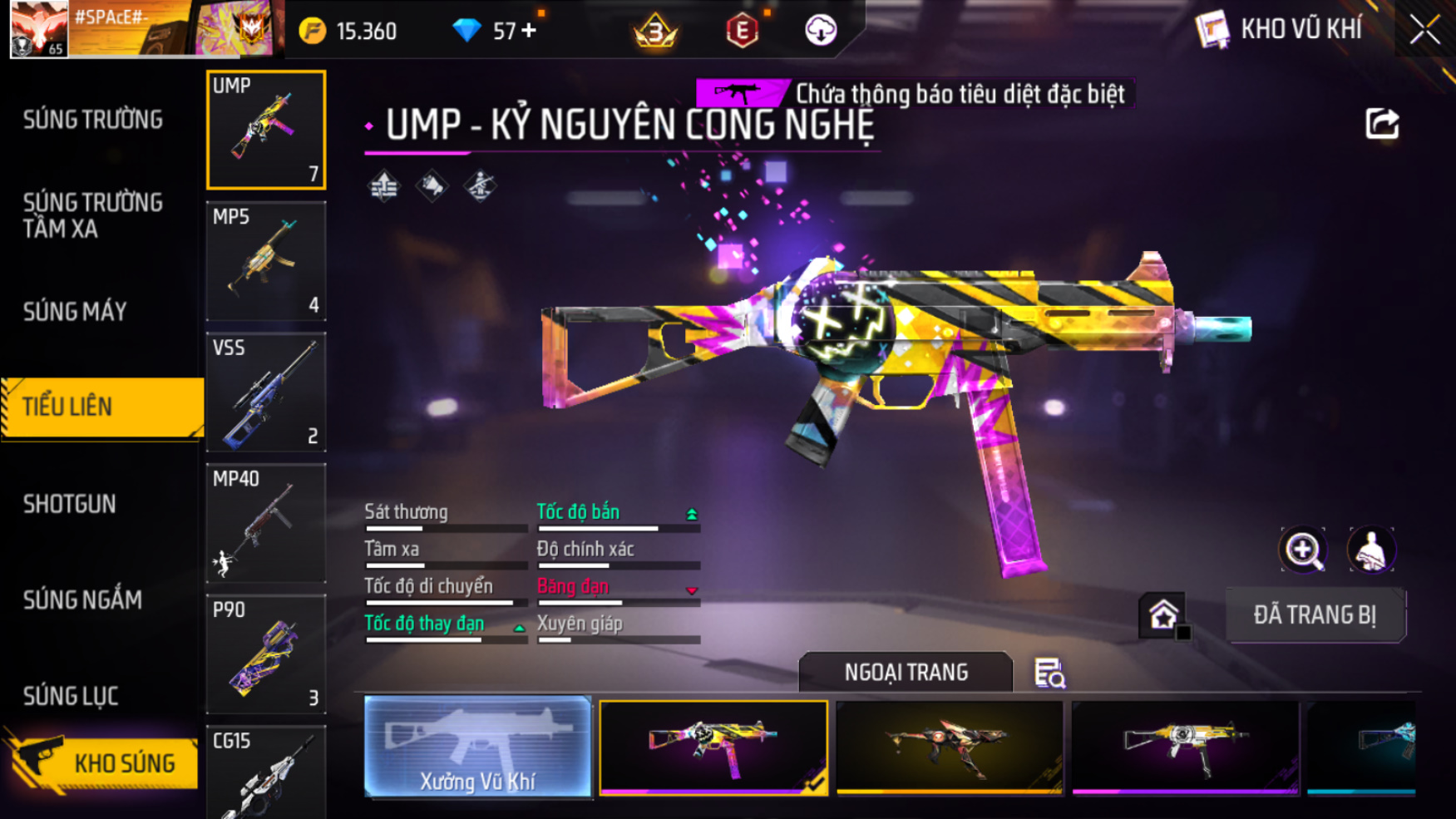Select the MP5 weapon tile
The image size is (1456, 819).
pos(266,261)
